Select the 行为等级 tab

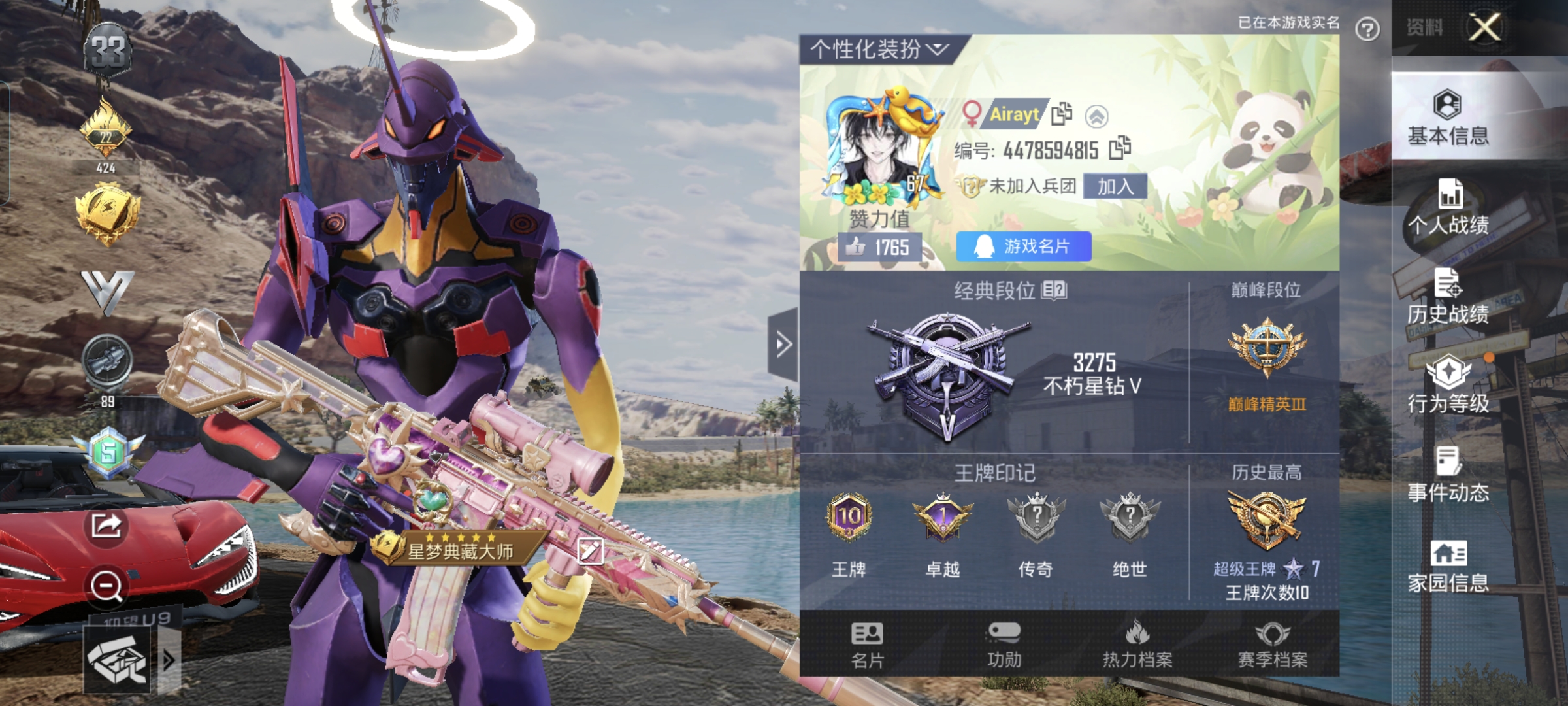click(x=1448, y=386)
